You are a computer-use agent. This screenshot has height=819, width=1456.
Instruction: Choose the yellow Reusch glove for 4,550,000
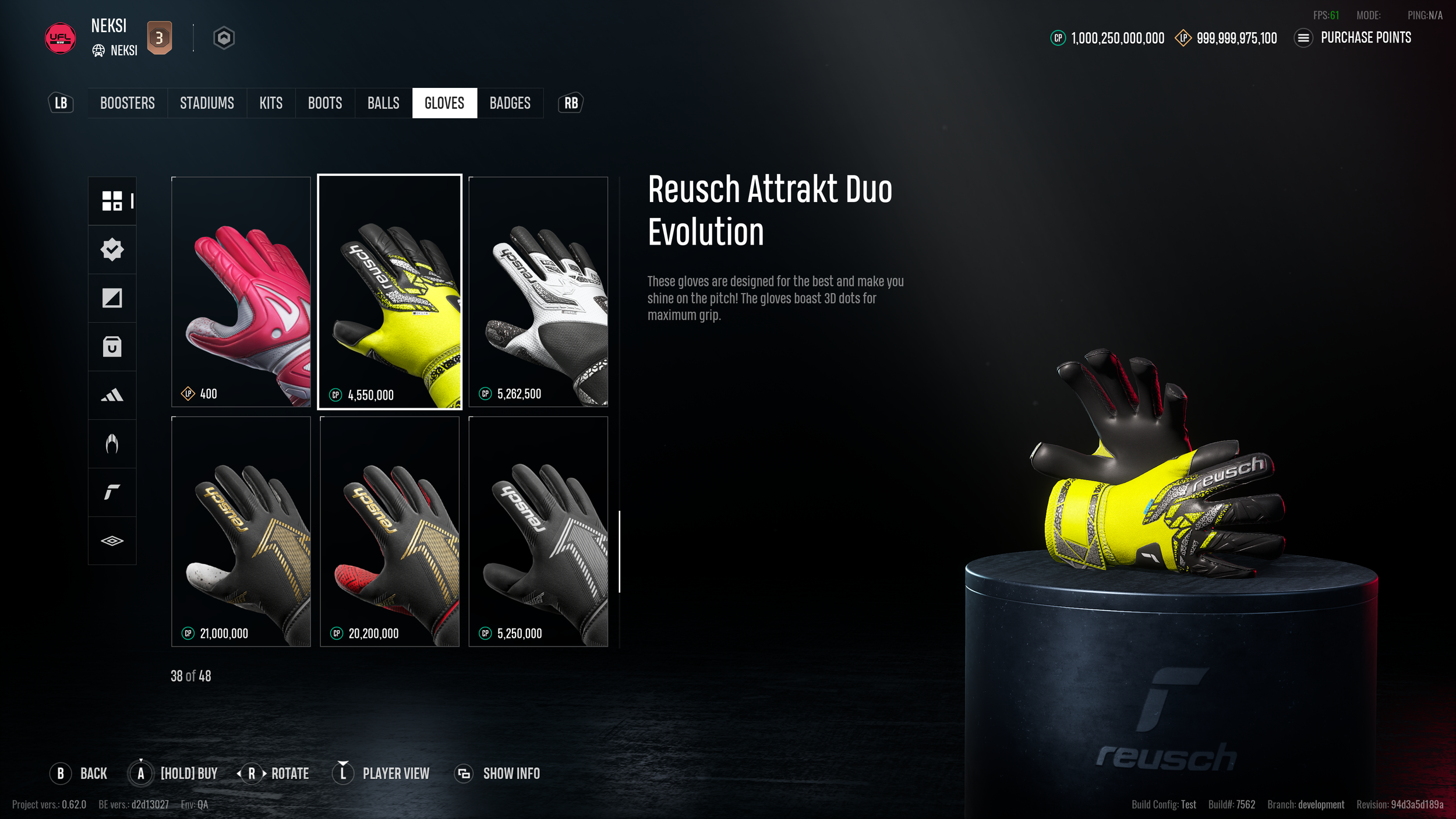click(390, 291)
